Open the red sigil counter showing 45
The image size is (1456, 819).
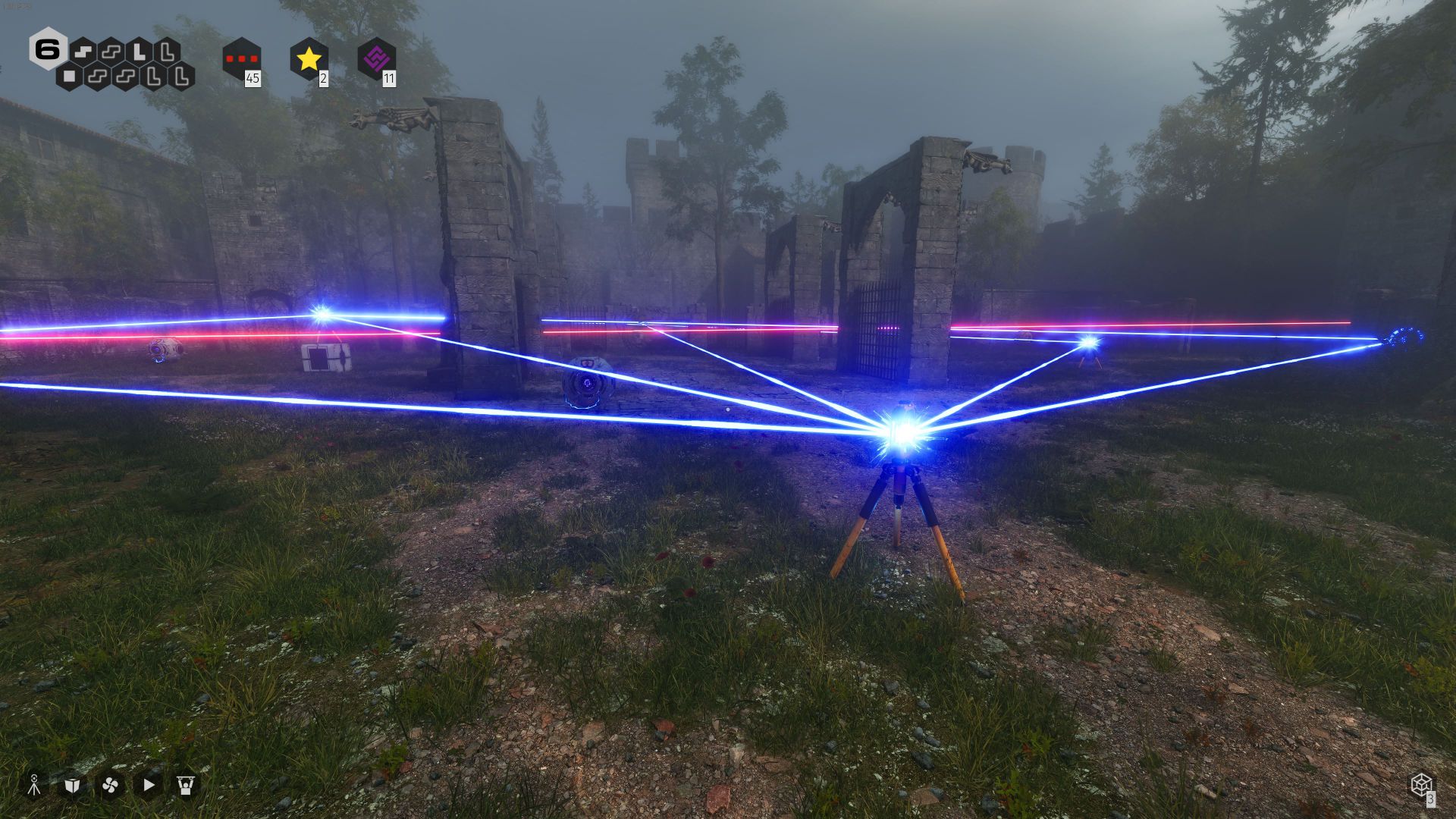coord(242,58)
